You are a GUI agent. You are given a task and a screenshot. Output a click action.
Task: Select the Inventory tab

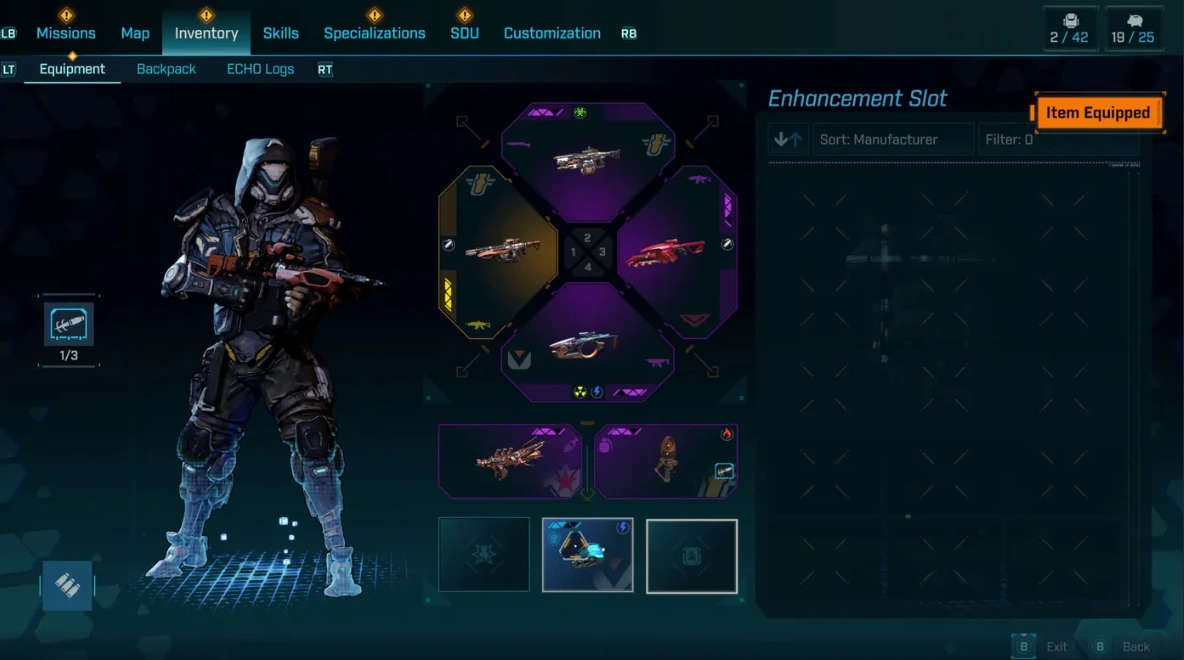click(206, 33)
